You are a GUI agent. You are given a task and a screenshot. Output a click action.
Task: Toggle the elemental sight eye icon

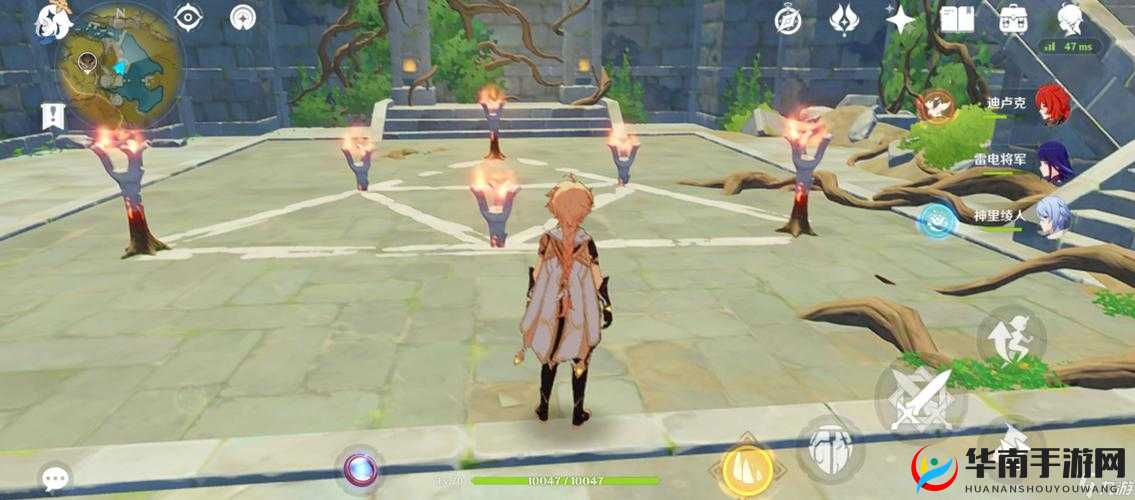(x=188, y=17)
